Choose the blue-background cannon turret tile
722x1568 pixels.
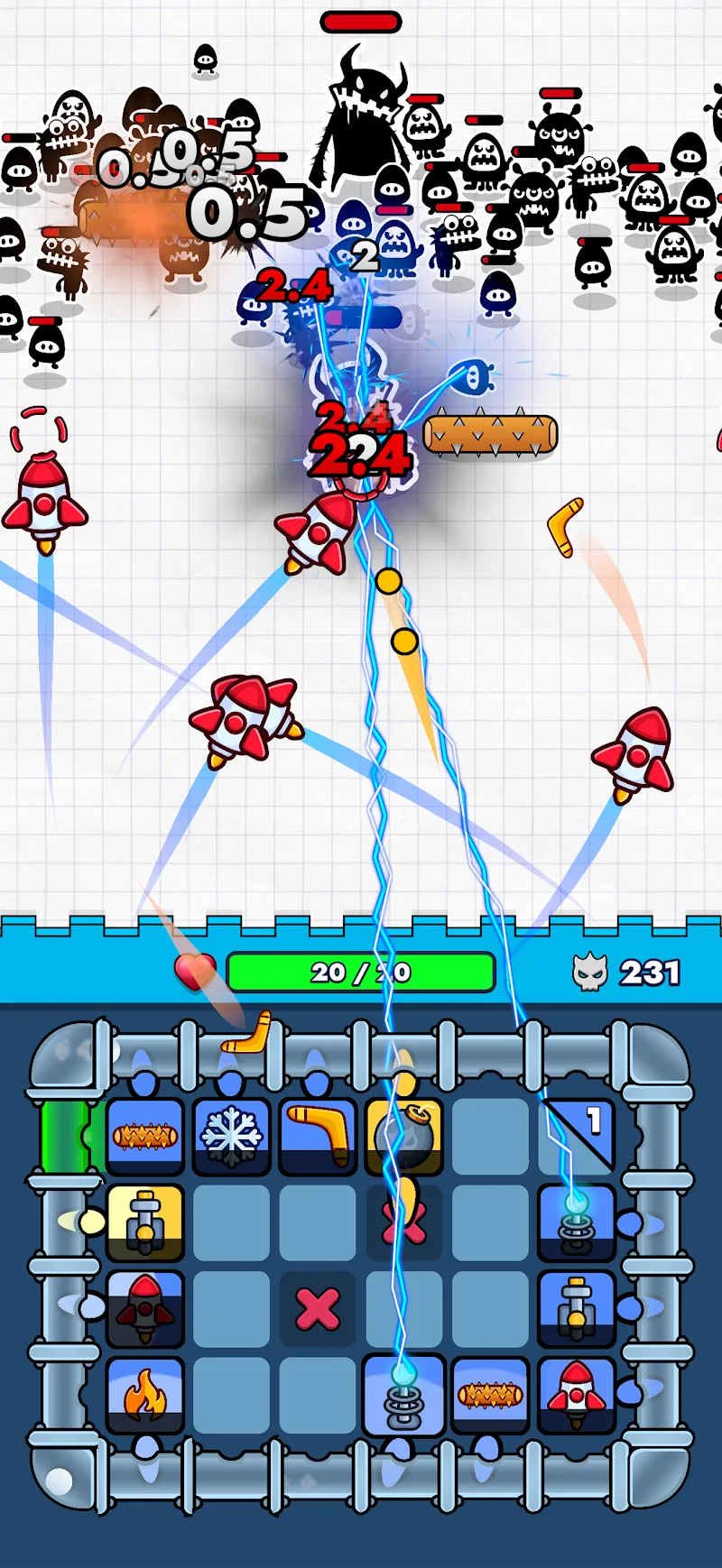click(578, 1308)
